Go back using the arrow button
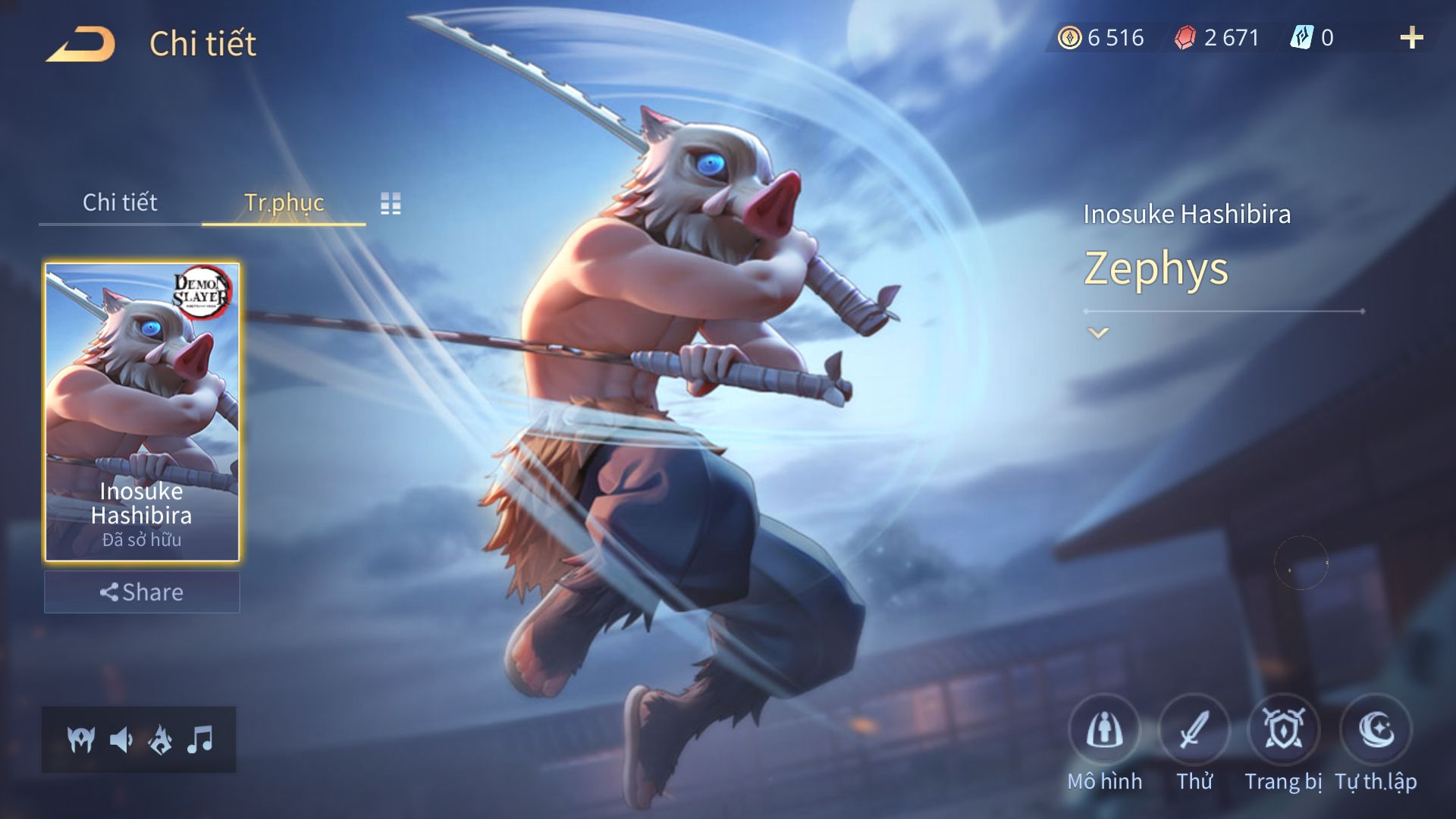The height and width of the screenshot is (819, 1456). pos(81,44)
